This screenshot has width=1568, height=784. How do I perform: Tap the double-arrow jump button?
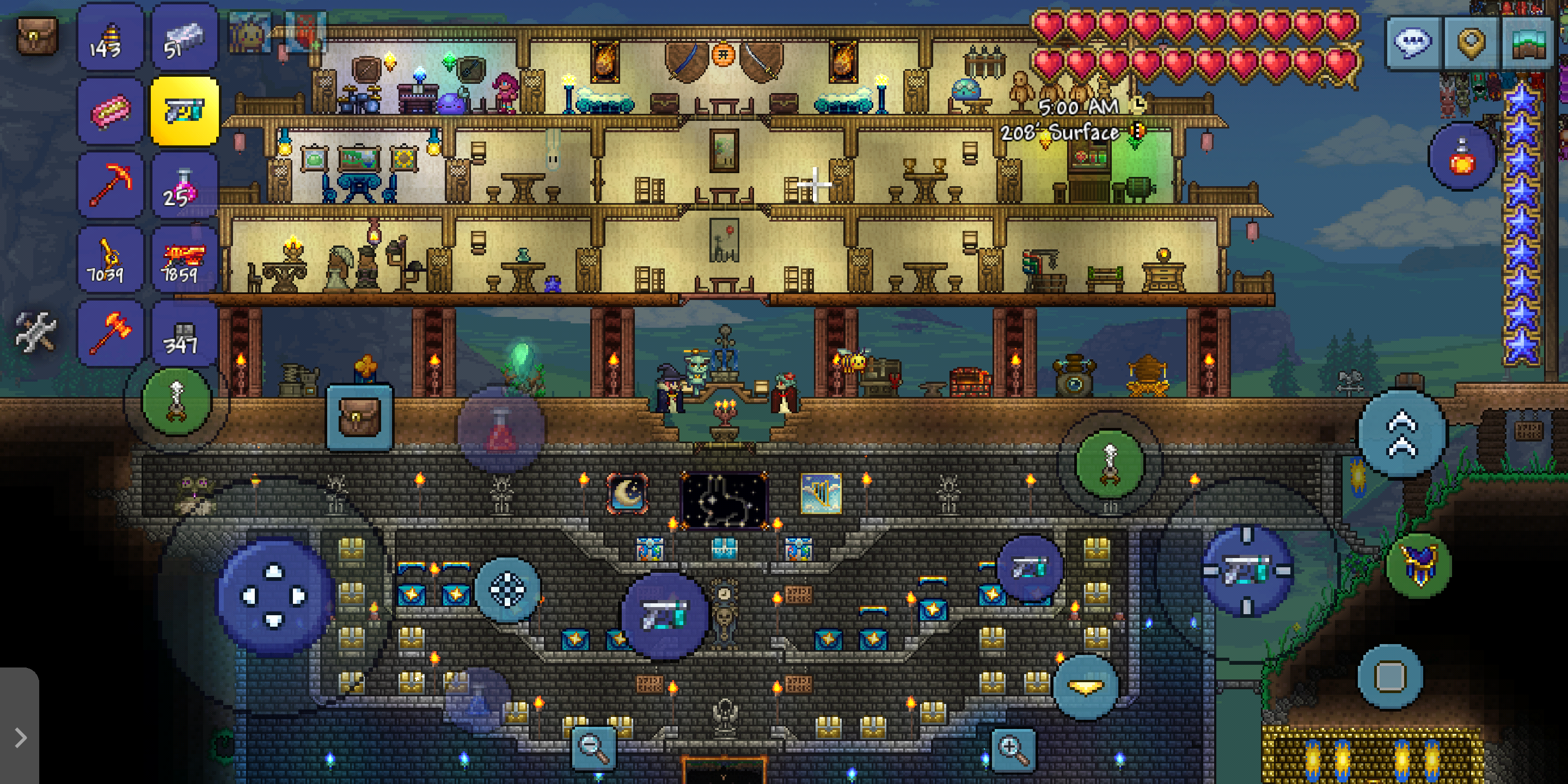(1402, 433)
